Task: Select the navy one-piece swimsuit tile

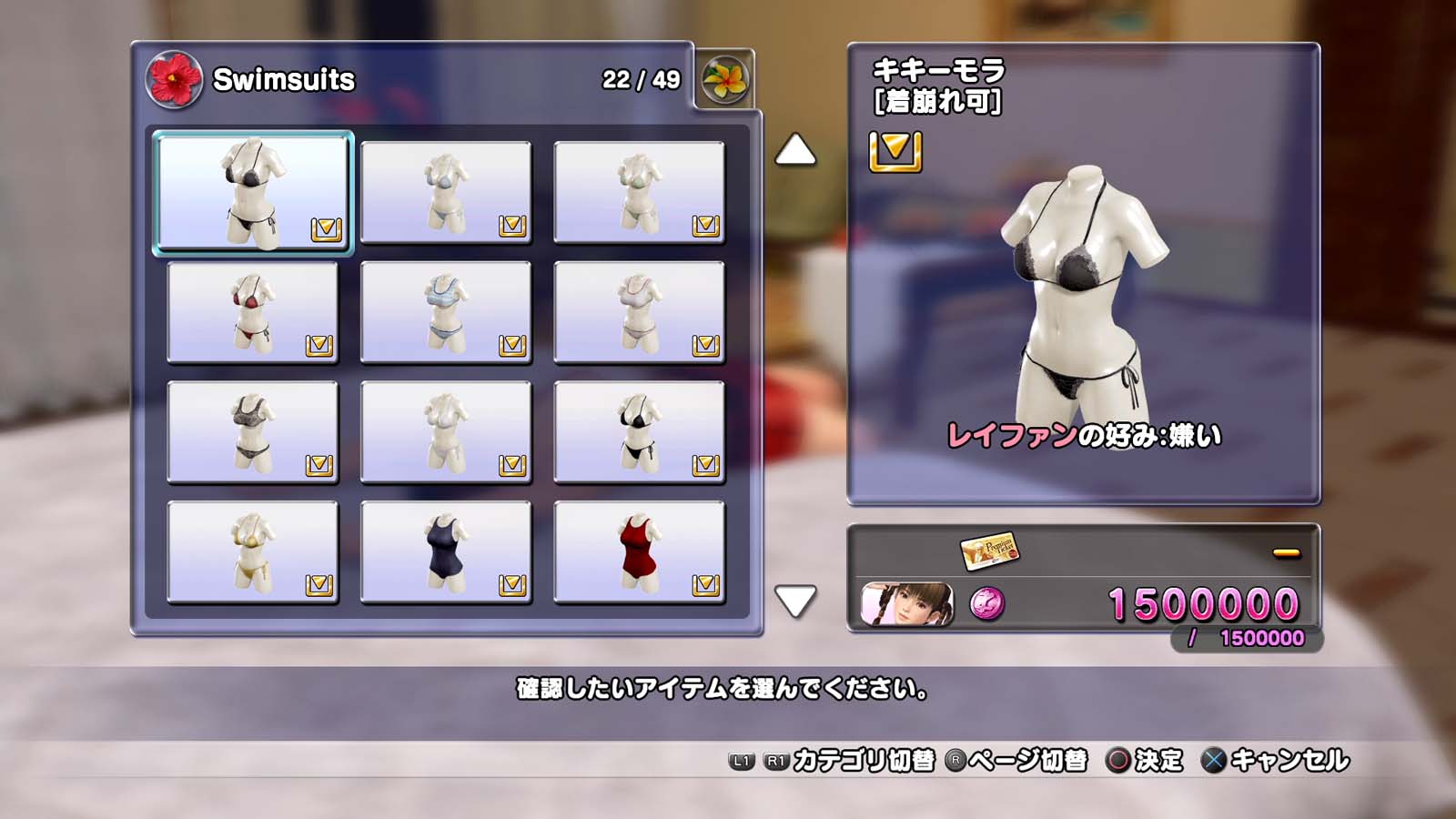Action: (446, 553)
